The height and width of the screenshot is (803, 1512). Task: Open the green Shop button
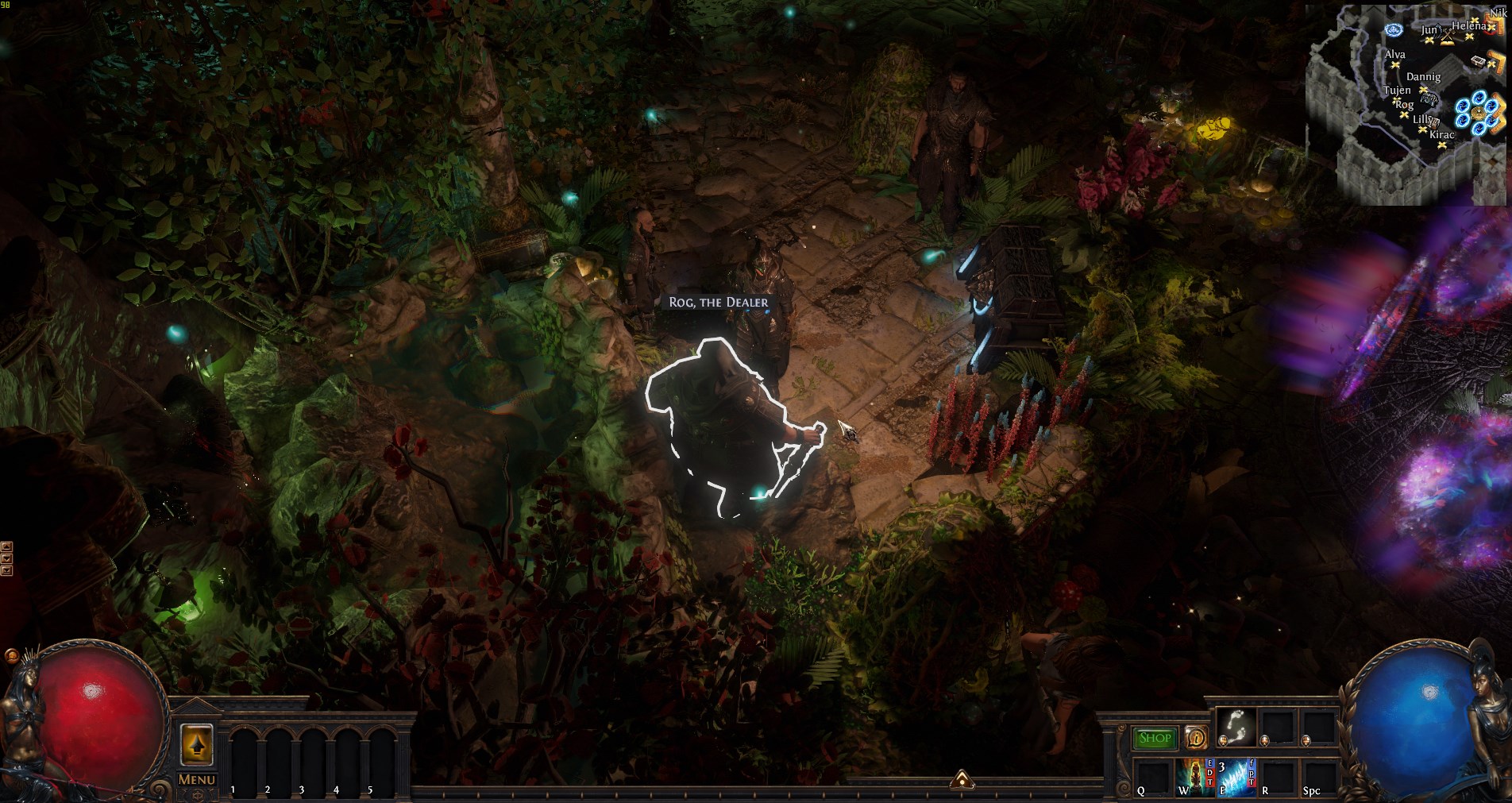pyautogui.click(x=1155, y=738)
